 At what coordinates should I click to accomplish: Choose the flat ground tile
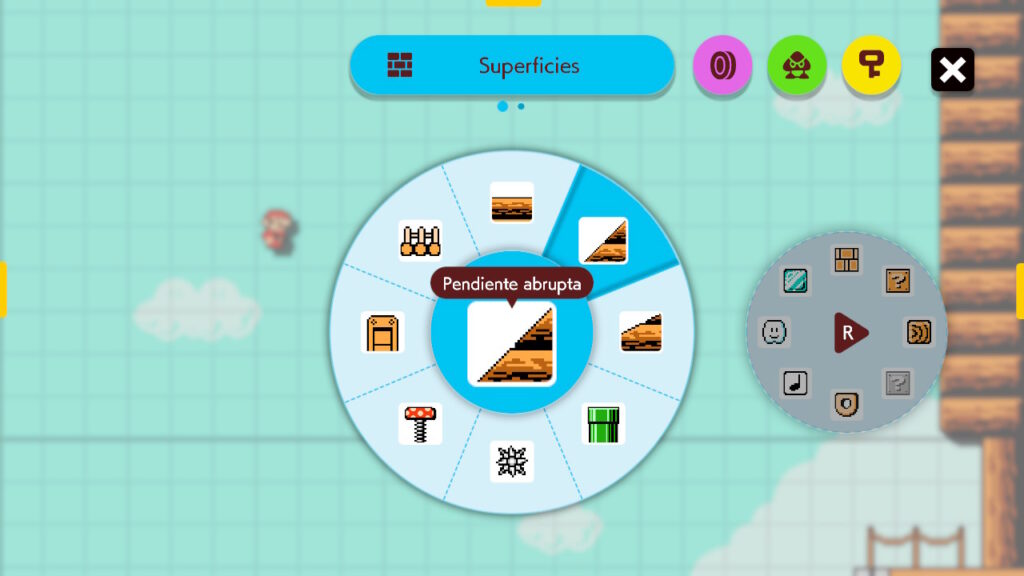512,202
